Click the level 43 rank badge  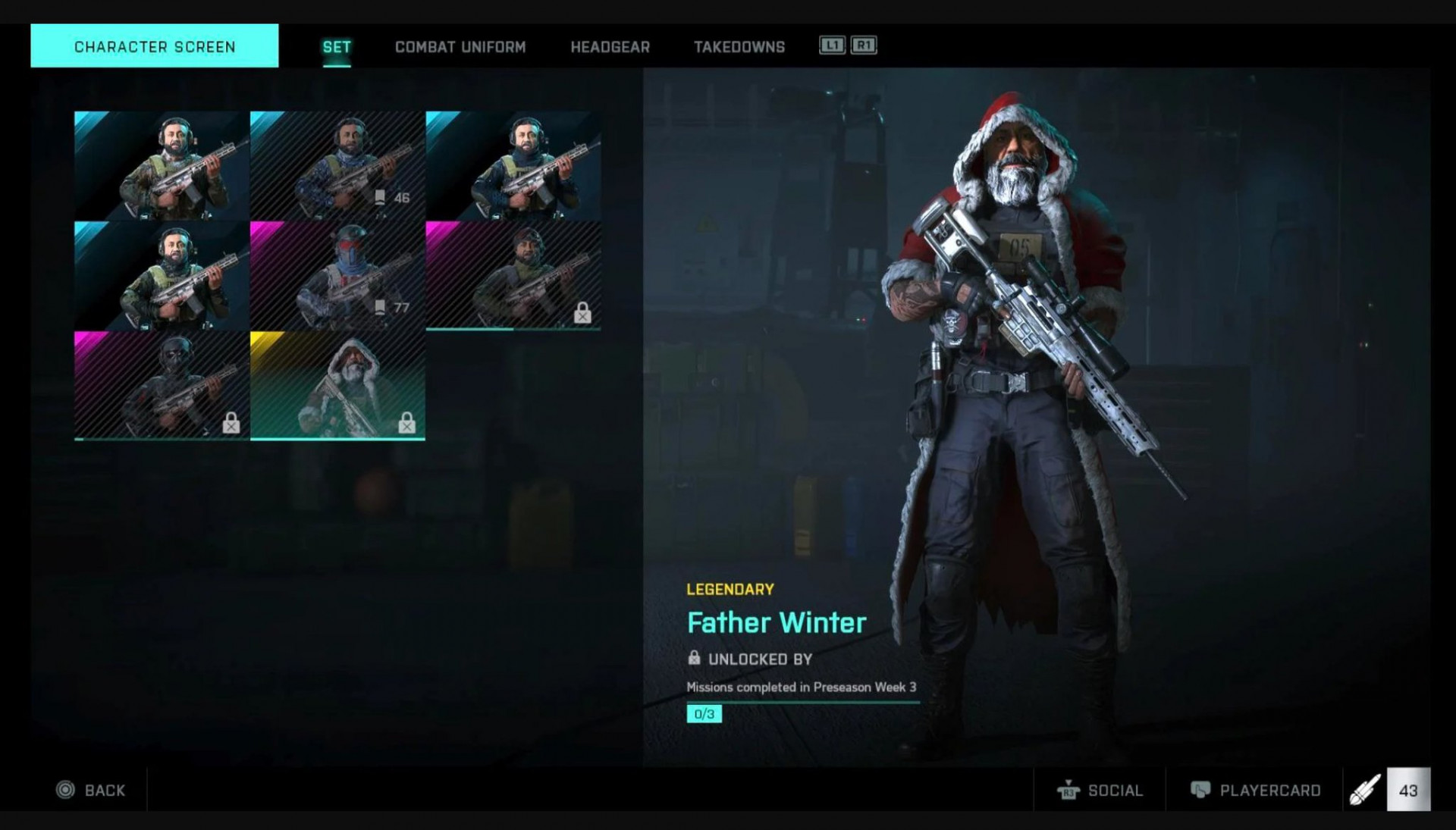pos(1407,790)
